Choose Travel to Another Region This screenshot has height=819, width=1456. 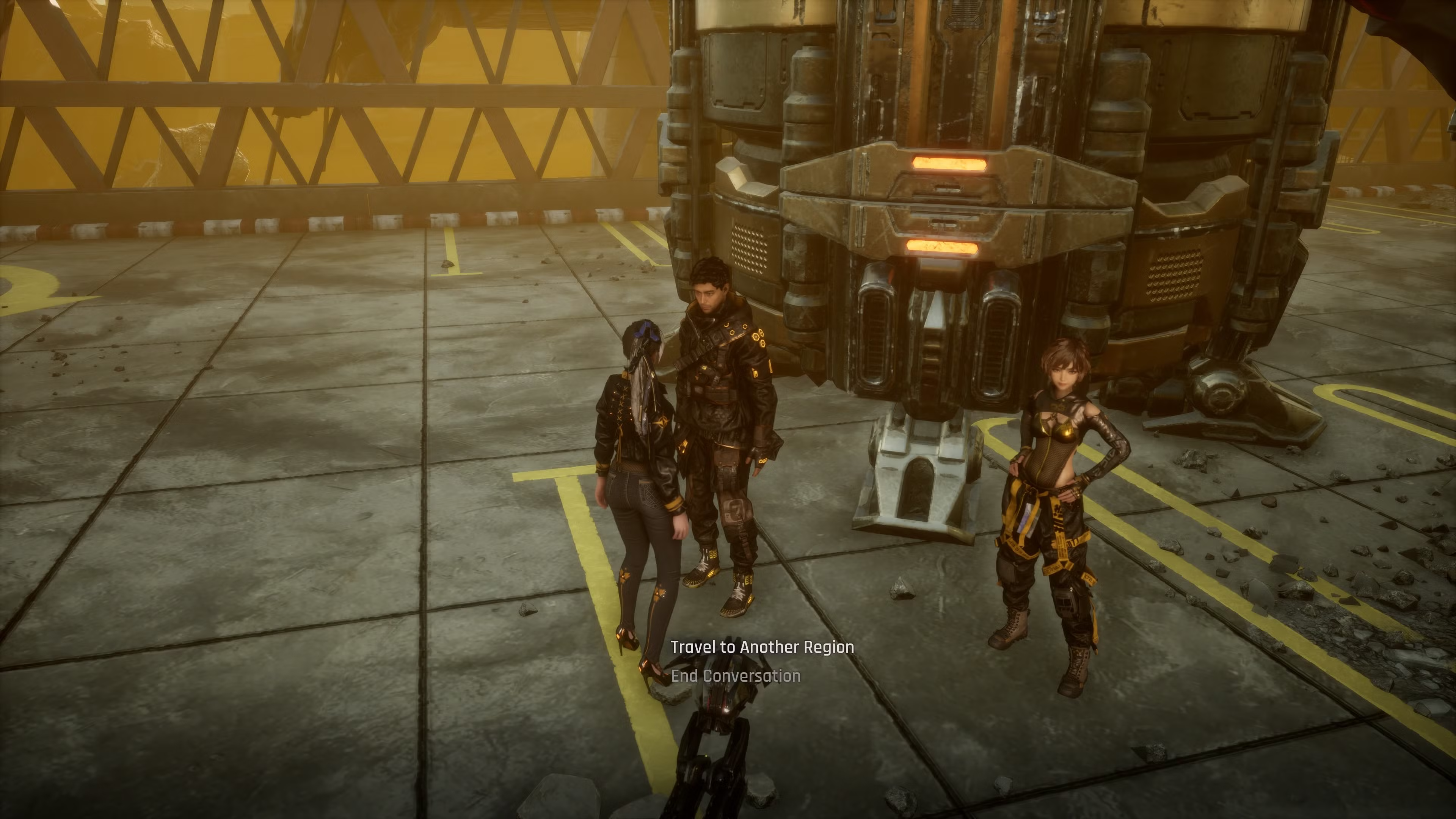tap(762, 647)
